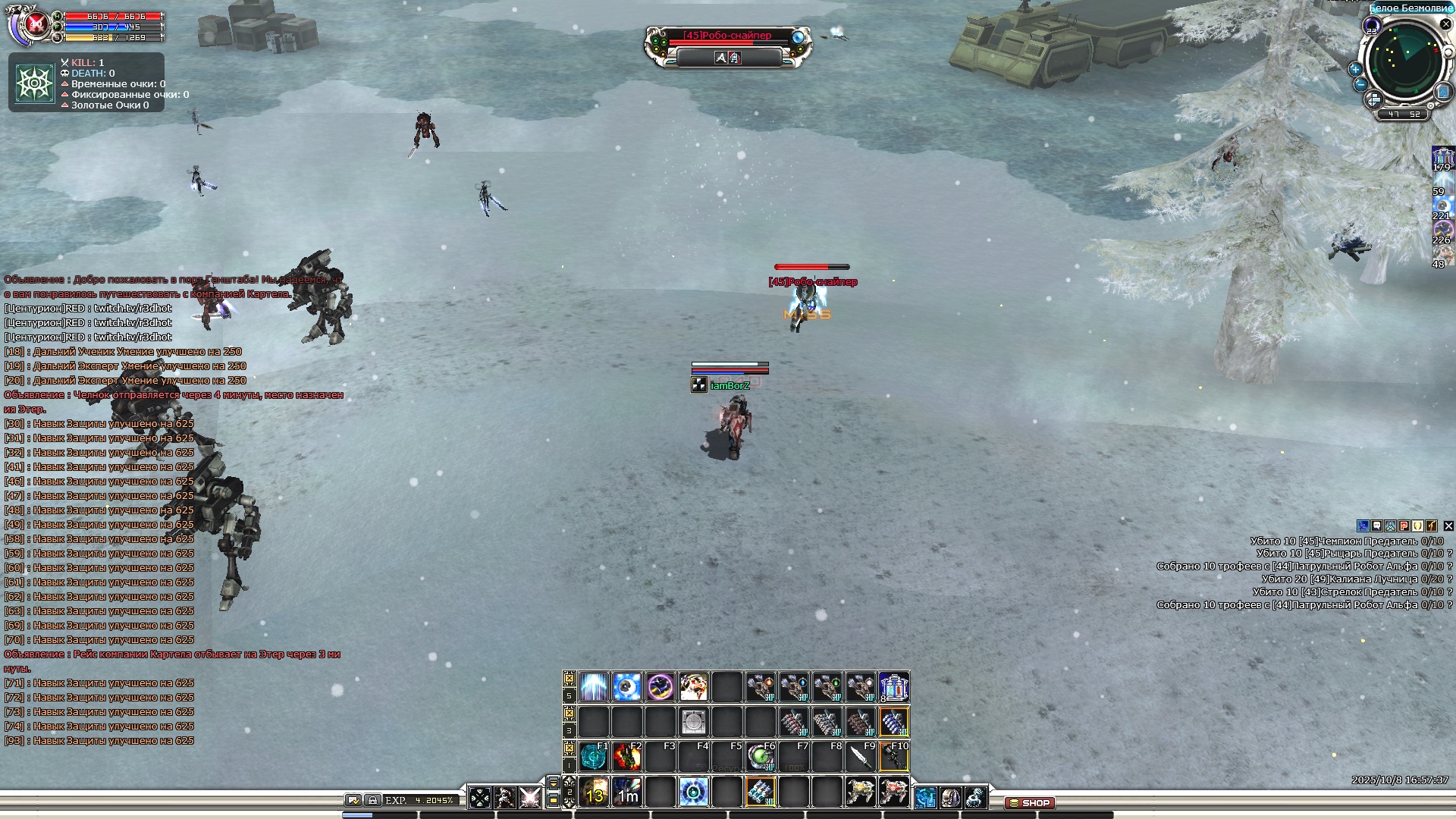Screen dimensions: 1456x819
Task: Select the potion pack slot with count 8
Action: [x=894, y=687]
